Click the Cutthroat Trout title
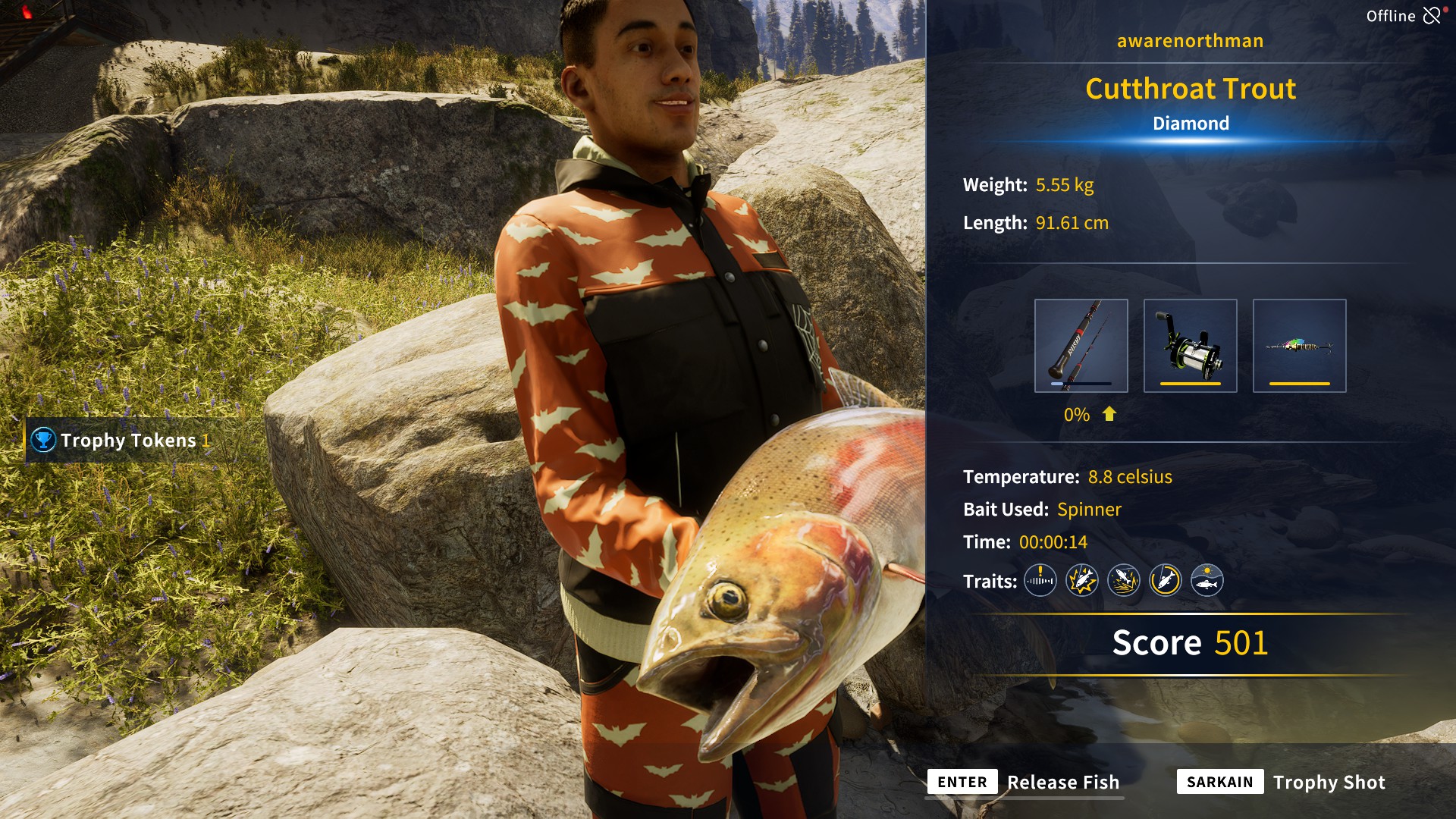 pyautogui.click(x=1189, y=89)
